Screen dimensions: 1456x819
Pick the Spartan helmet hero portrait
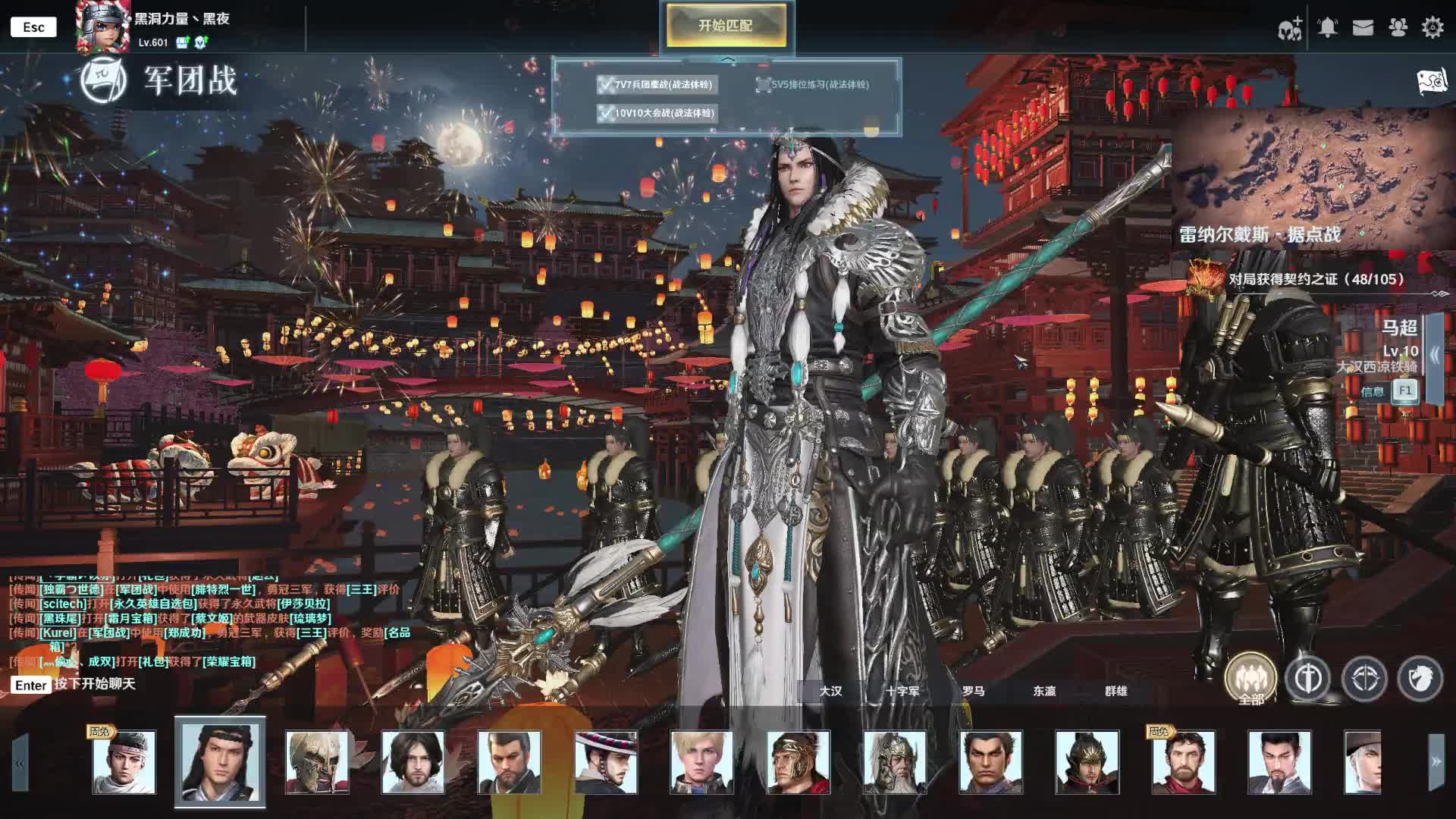coord(316,762)
